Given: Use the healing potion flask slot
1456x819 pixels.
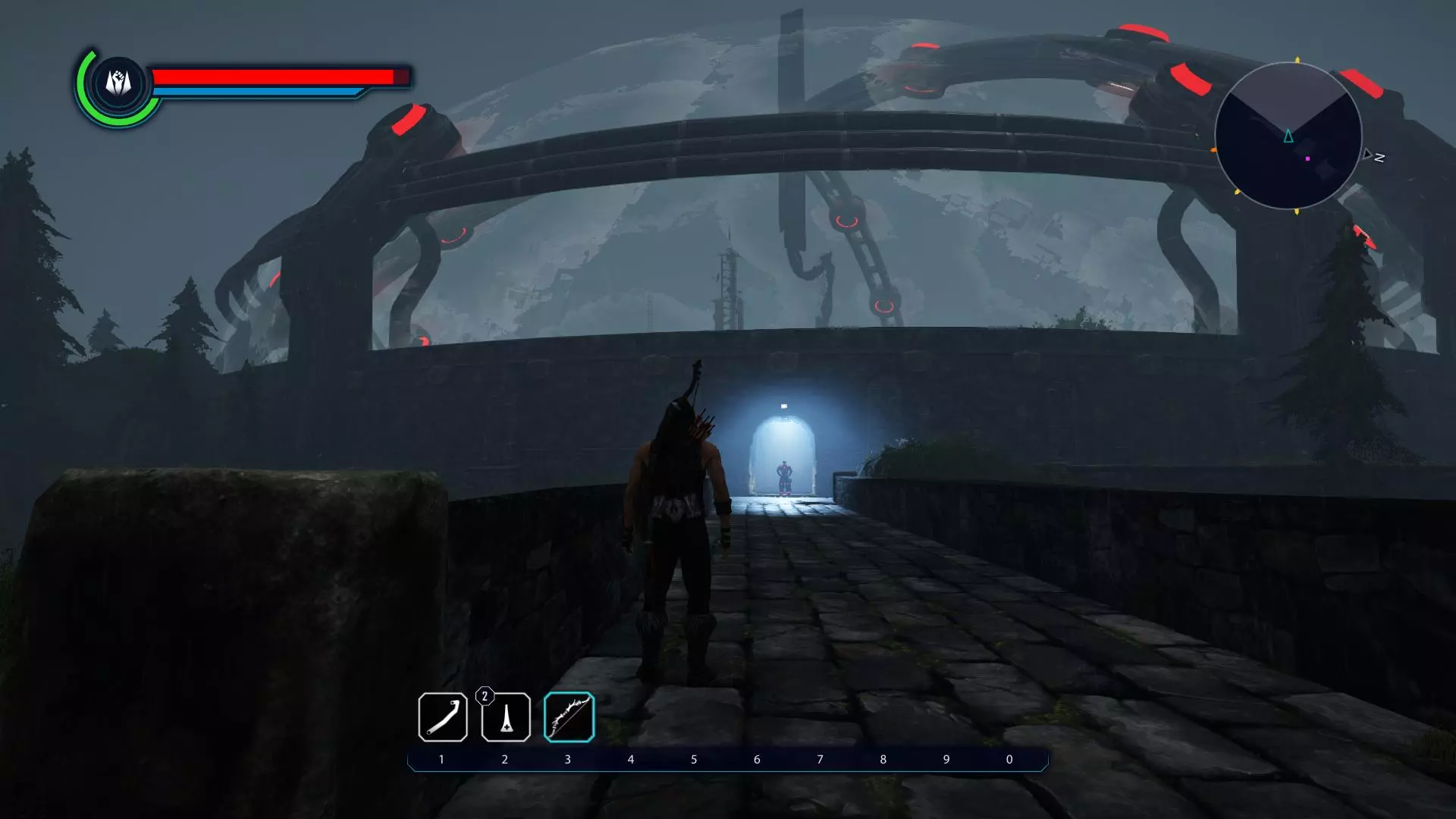Looking at the screenshot, I should tap(506, 717).
